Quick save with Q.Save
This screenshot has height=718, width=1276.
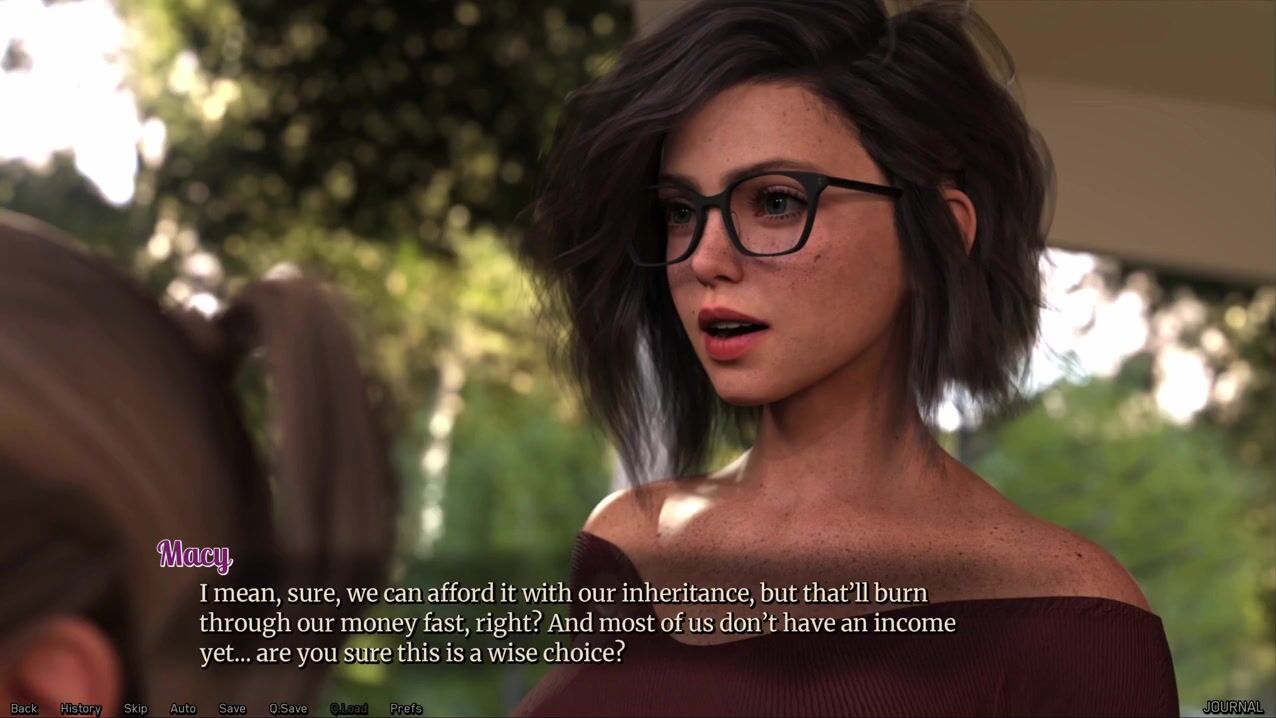tap(288, 708)
